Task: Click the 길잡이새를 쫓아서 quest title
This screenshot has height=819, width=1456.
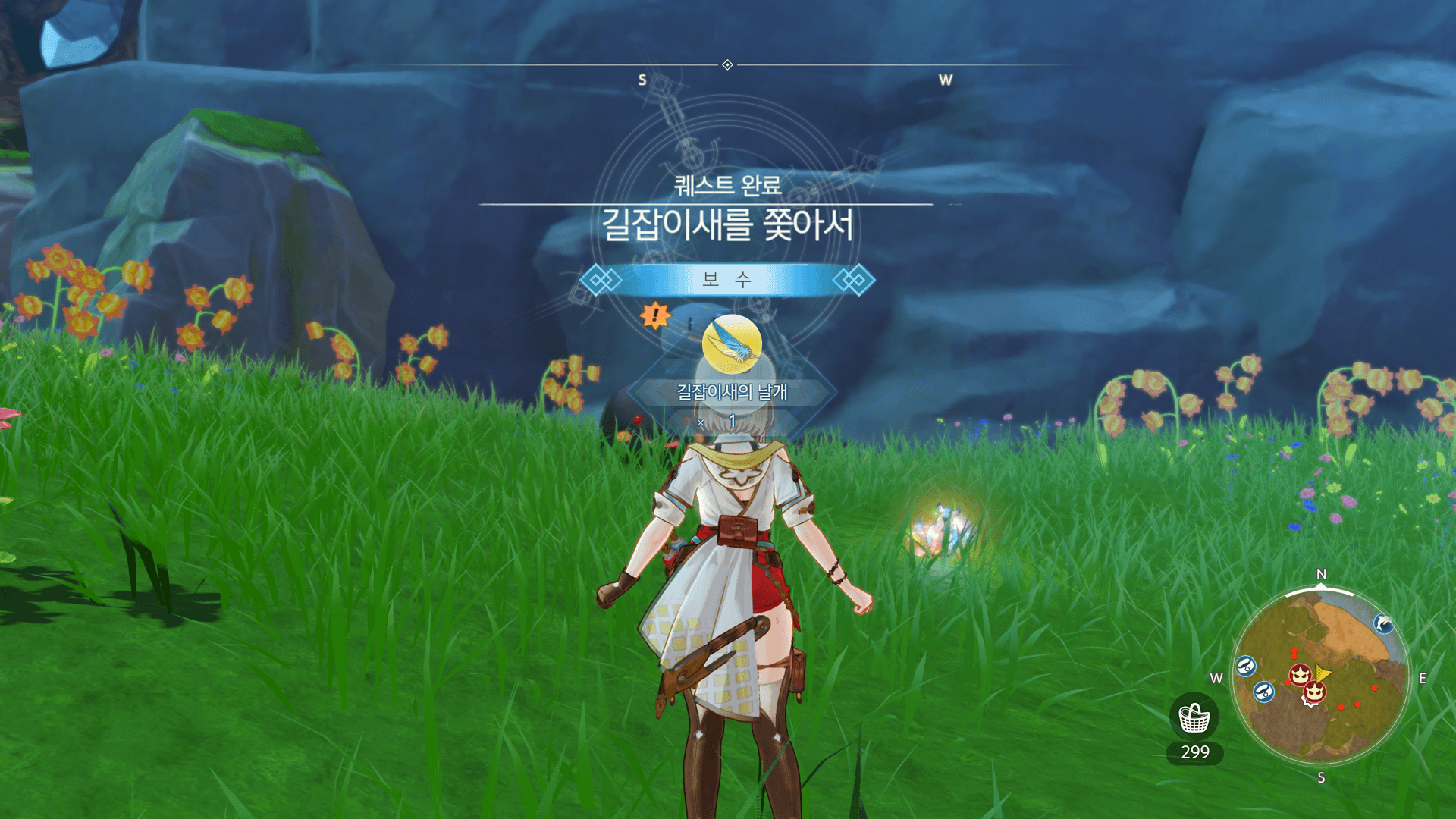Action: (x=727, y=225)
